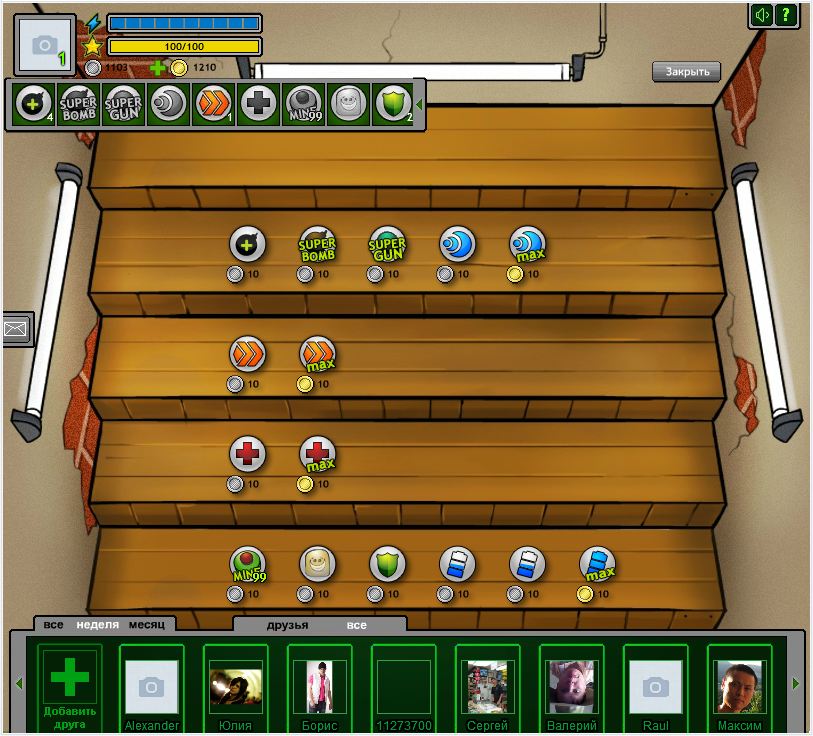Screen dimensions: 813x736
Task: Show next friends with the right arrow
Action: tap(796, 684)
